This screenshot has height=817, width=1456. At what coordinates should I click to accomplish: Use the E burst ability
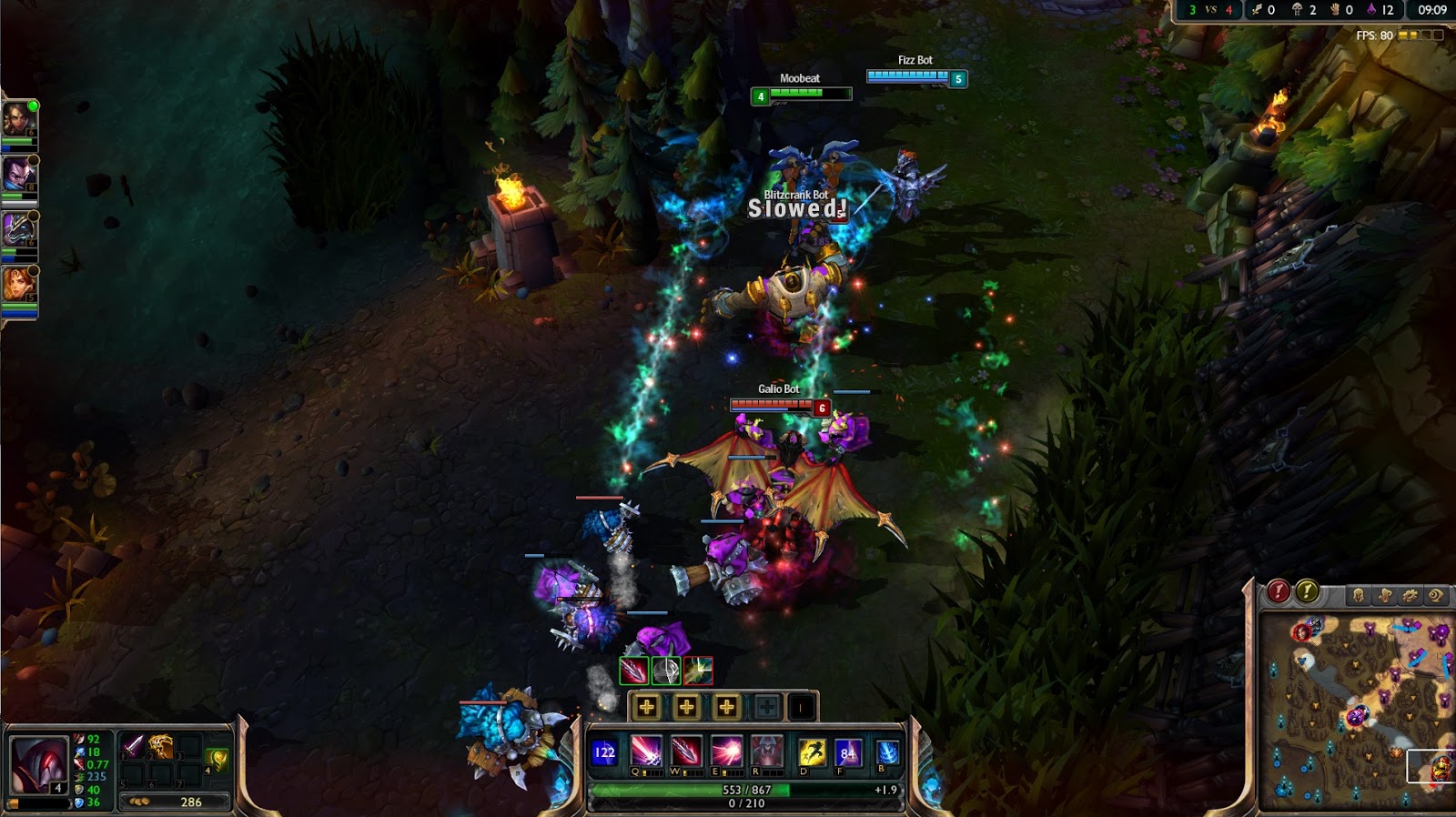726,751
